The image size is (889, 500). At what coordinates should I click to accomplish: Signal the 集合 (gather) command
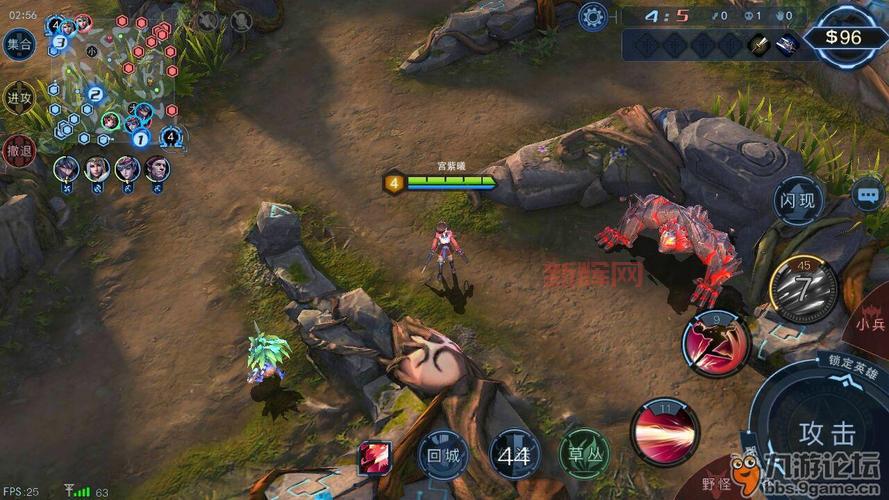(x=18, y=44)
